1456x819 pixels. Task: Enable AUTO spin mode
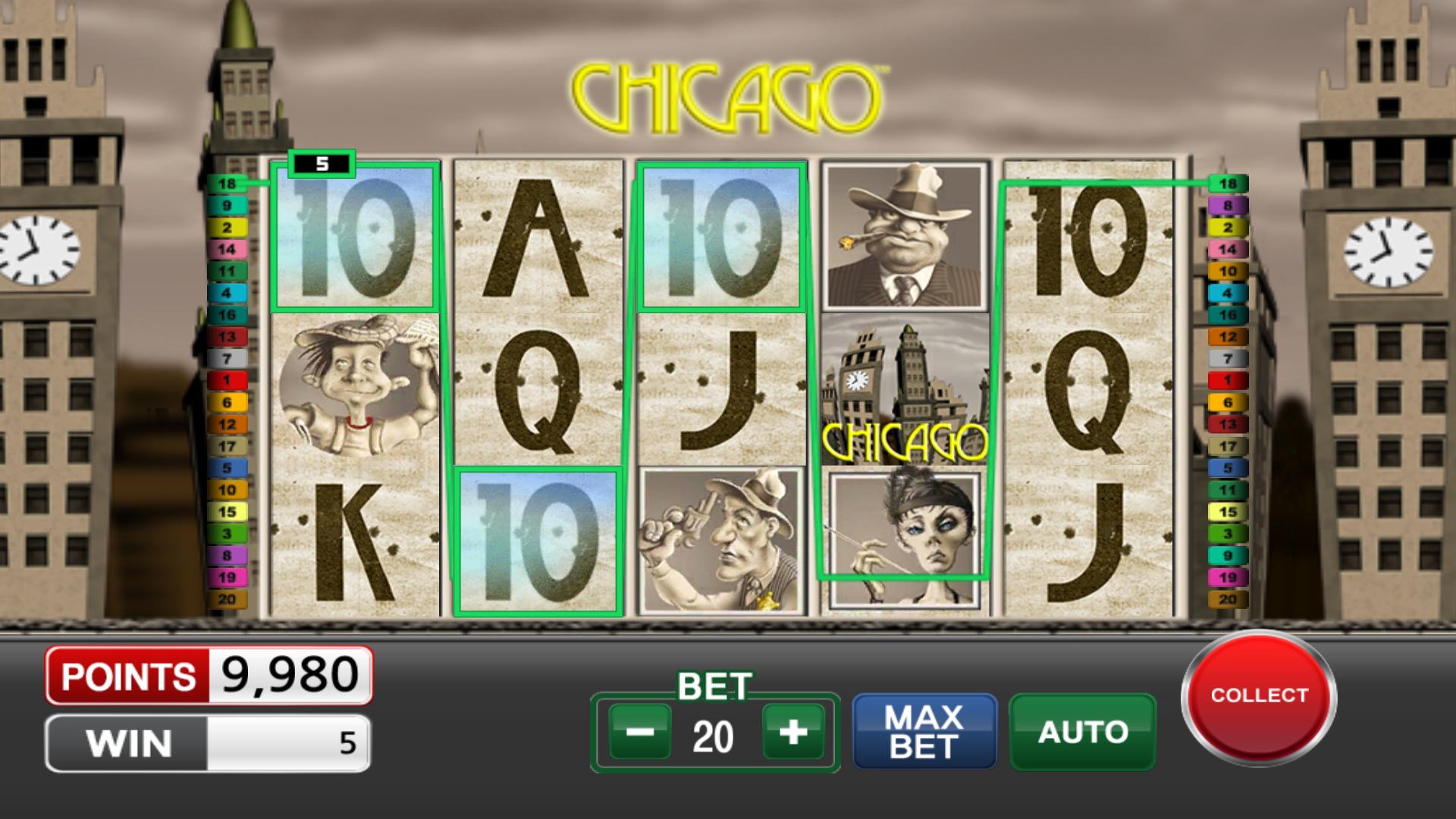pos(1082,731)
